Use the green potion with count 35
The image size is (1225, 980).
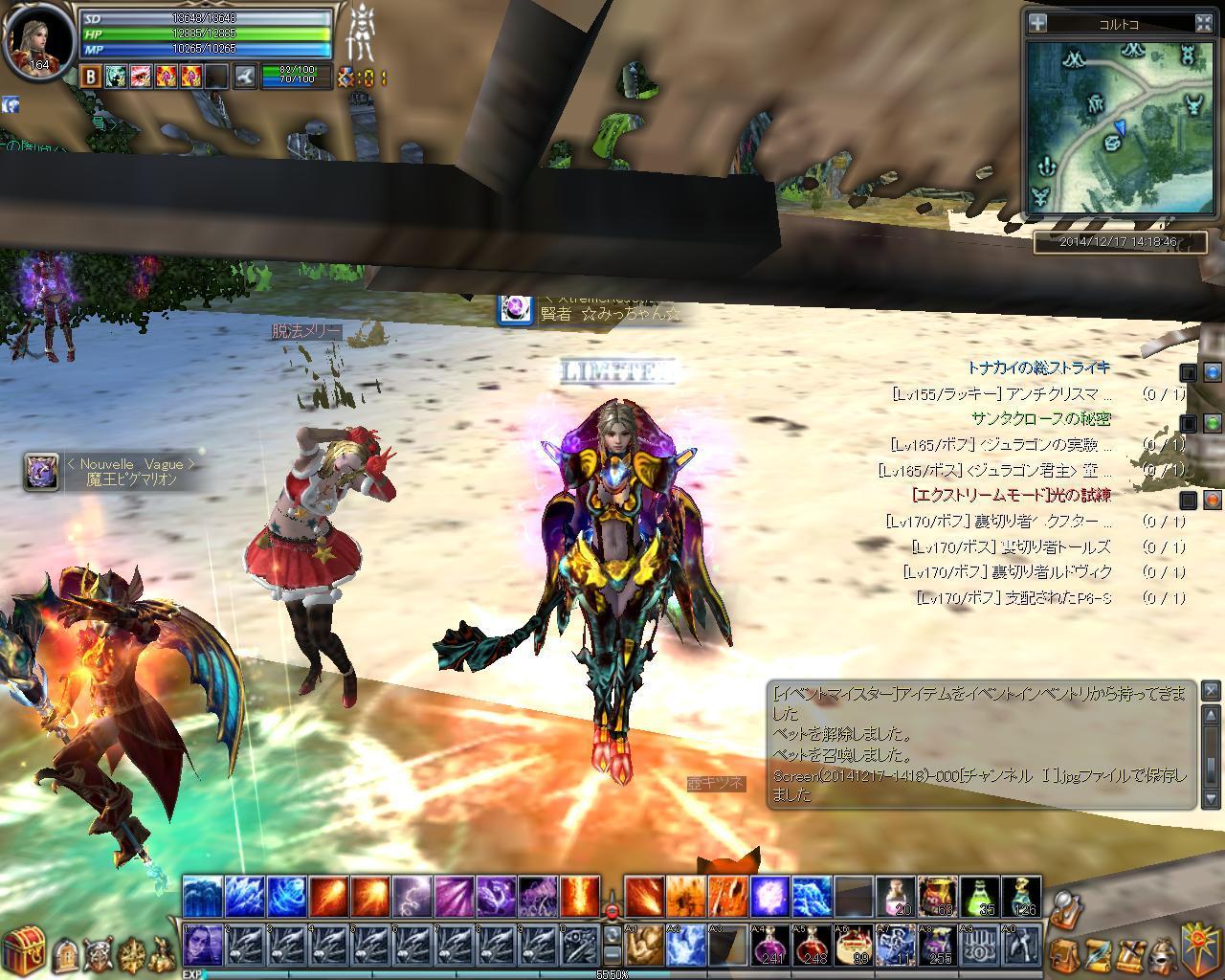click(980, 897)
